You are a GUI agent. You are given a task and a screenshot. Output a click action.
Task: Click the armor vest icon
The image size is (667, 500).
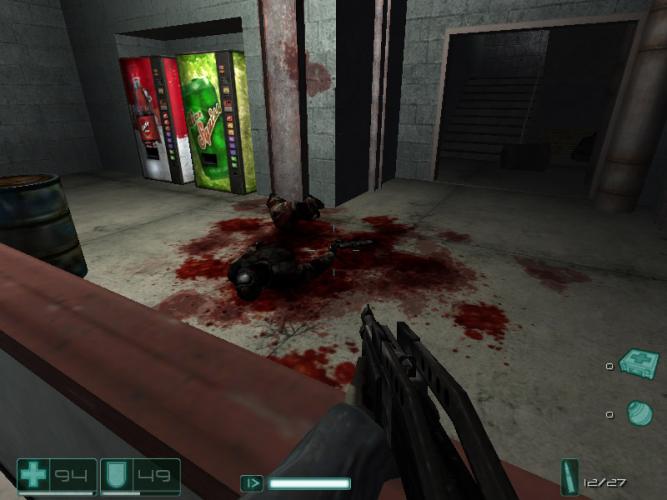(117, 475)
